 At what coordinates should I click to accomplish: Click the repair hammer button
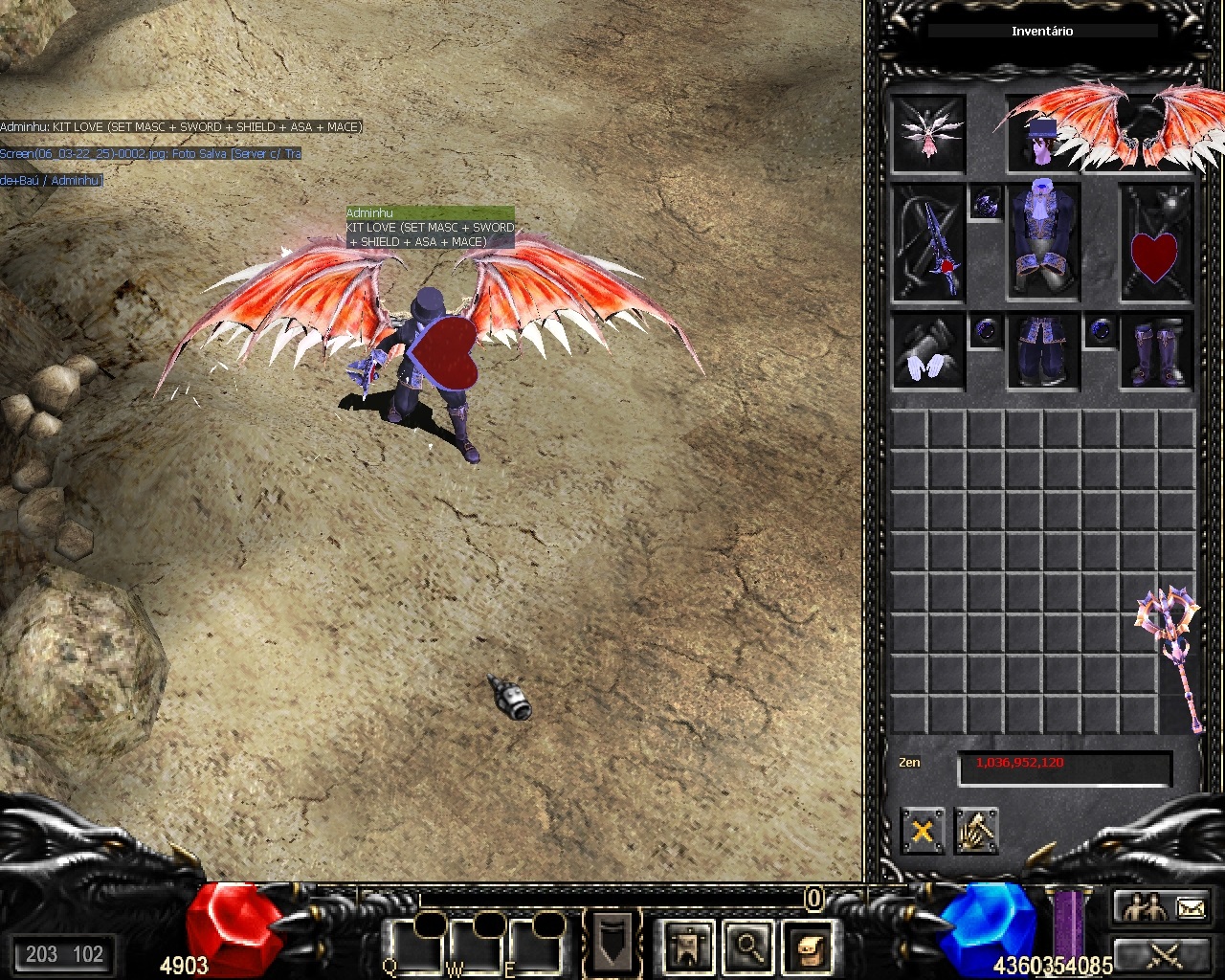coord(976,831)
